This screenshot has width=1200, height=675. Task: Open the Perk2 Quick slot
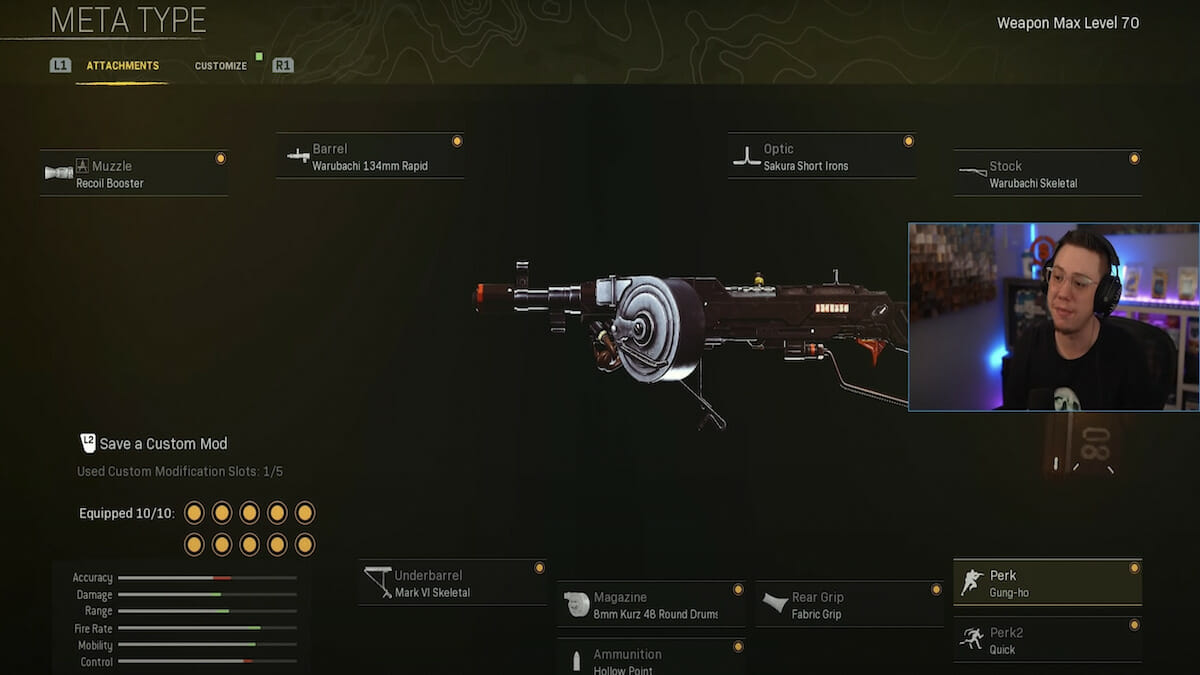click(1047, 640)
